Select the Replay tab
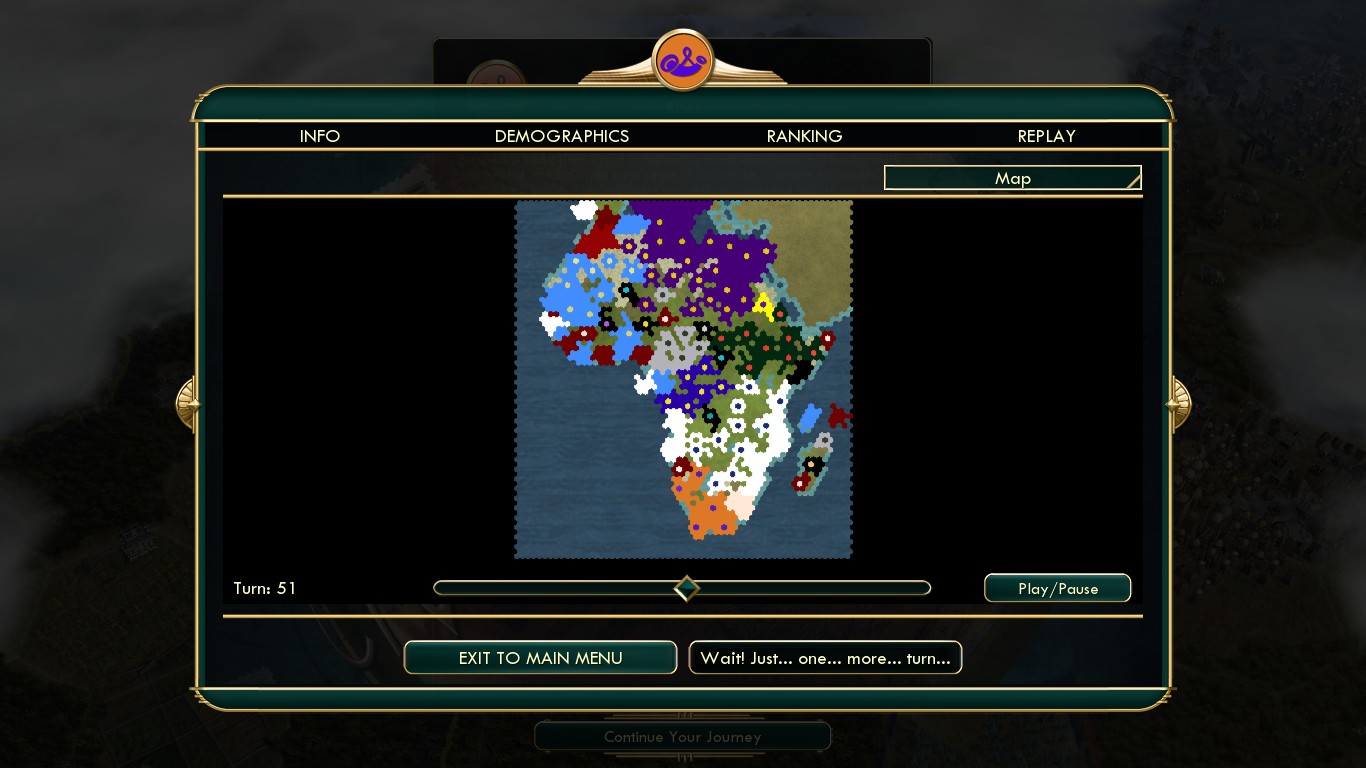The image size is (1366, 768). point(1046,136)
